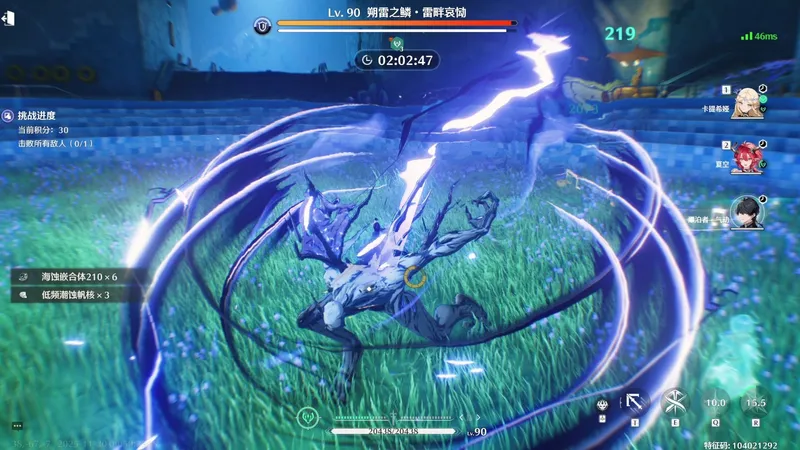The width and height of the screenshot is (800, 450).
Task: Click the boss emblem beside the name bar
Action: click(x=262, y=26)
